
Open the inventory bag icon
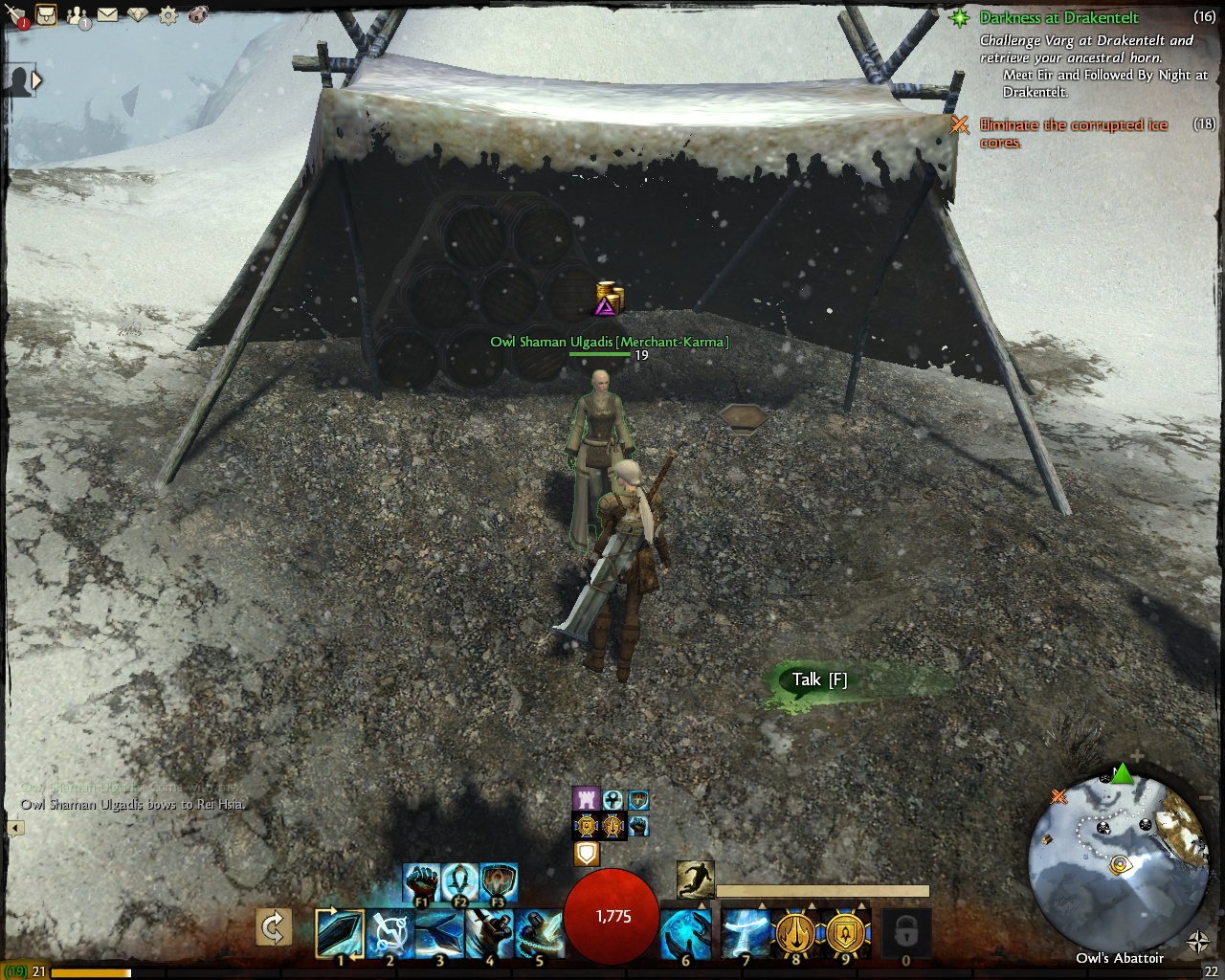click(x=46, y=14)
